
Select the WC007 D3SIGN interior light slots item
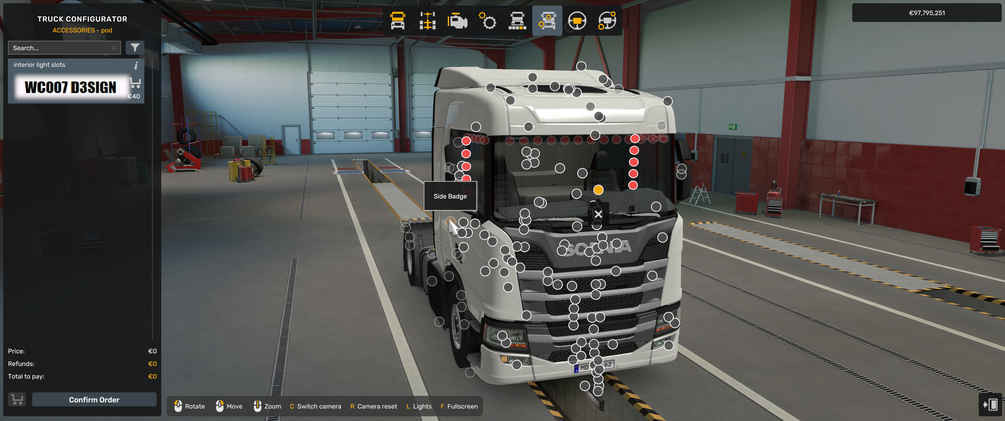tap(70, 87)
